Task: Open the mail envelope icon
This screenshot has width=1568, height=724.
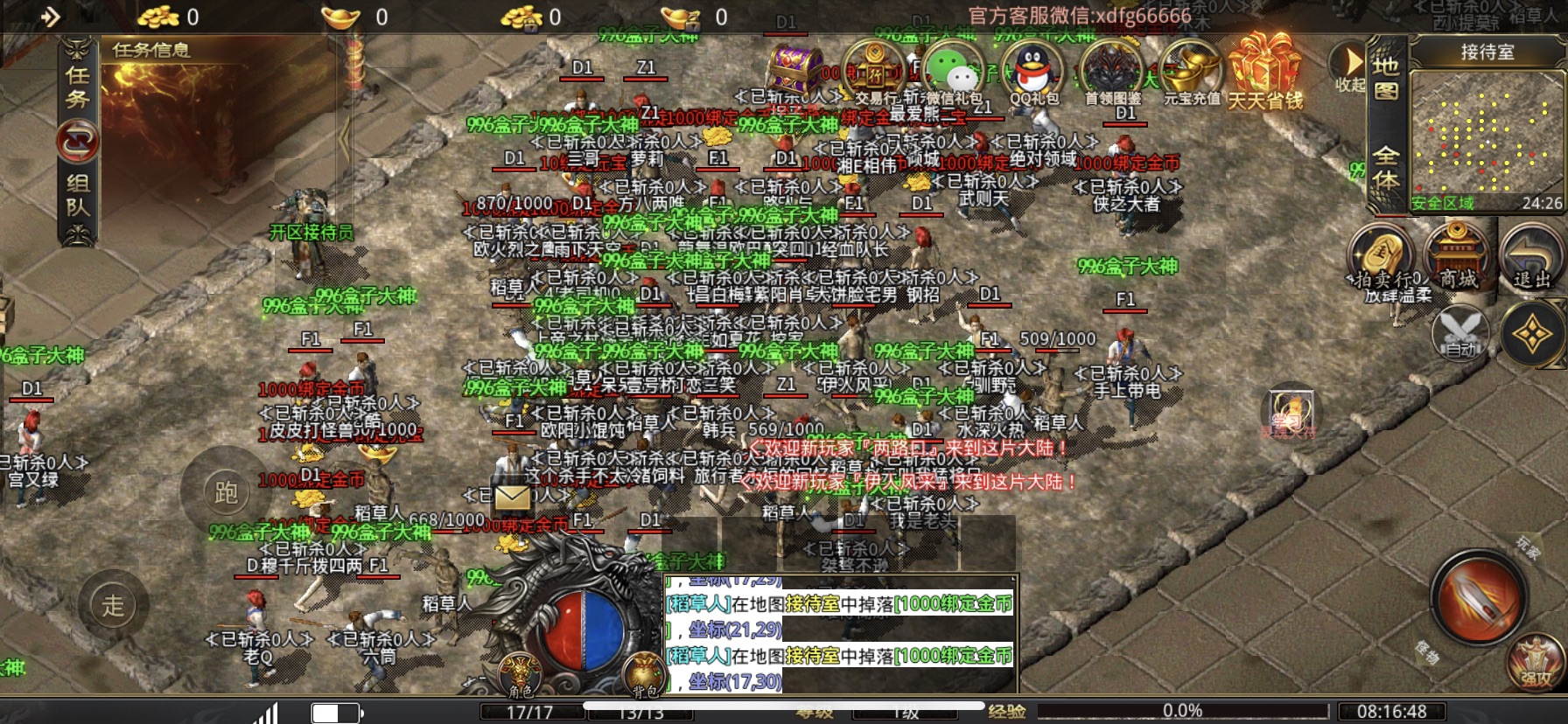Action: tap(512, 497)
